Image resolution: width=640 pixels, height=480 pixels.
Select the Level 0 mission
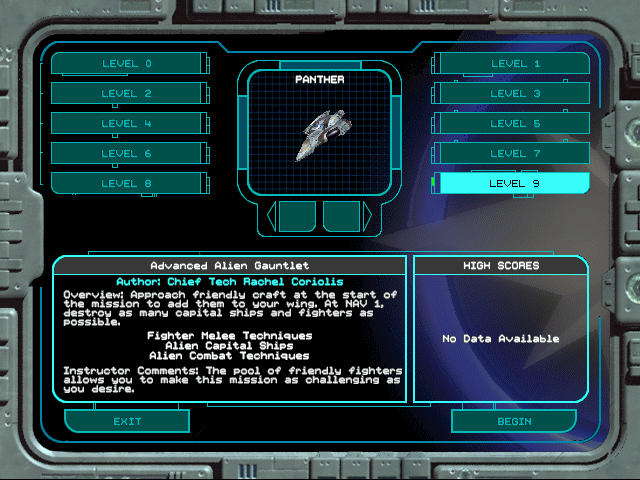(x=126, y=64)
